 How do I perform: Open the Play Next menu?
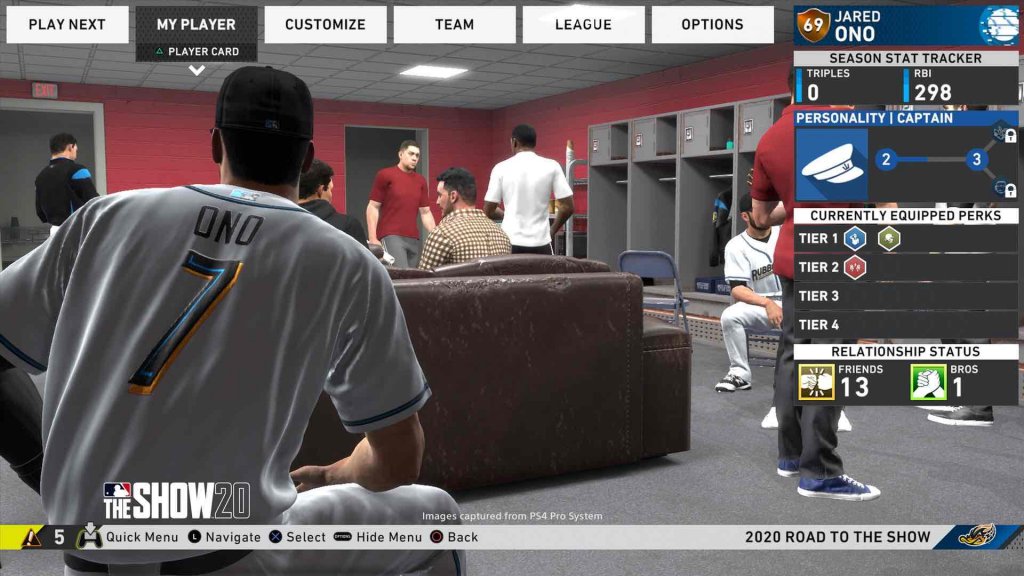tap(67, 24)
